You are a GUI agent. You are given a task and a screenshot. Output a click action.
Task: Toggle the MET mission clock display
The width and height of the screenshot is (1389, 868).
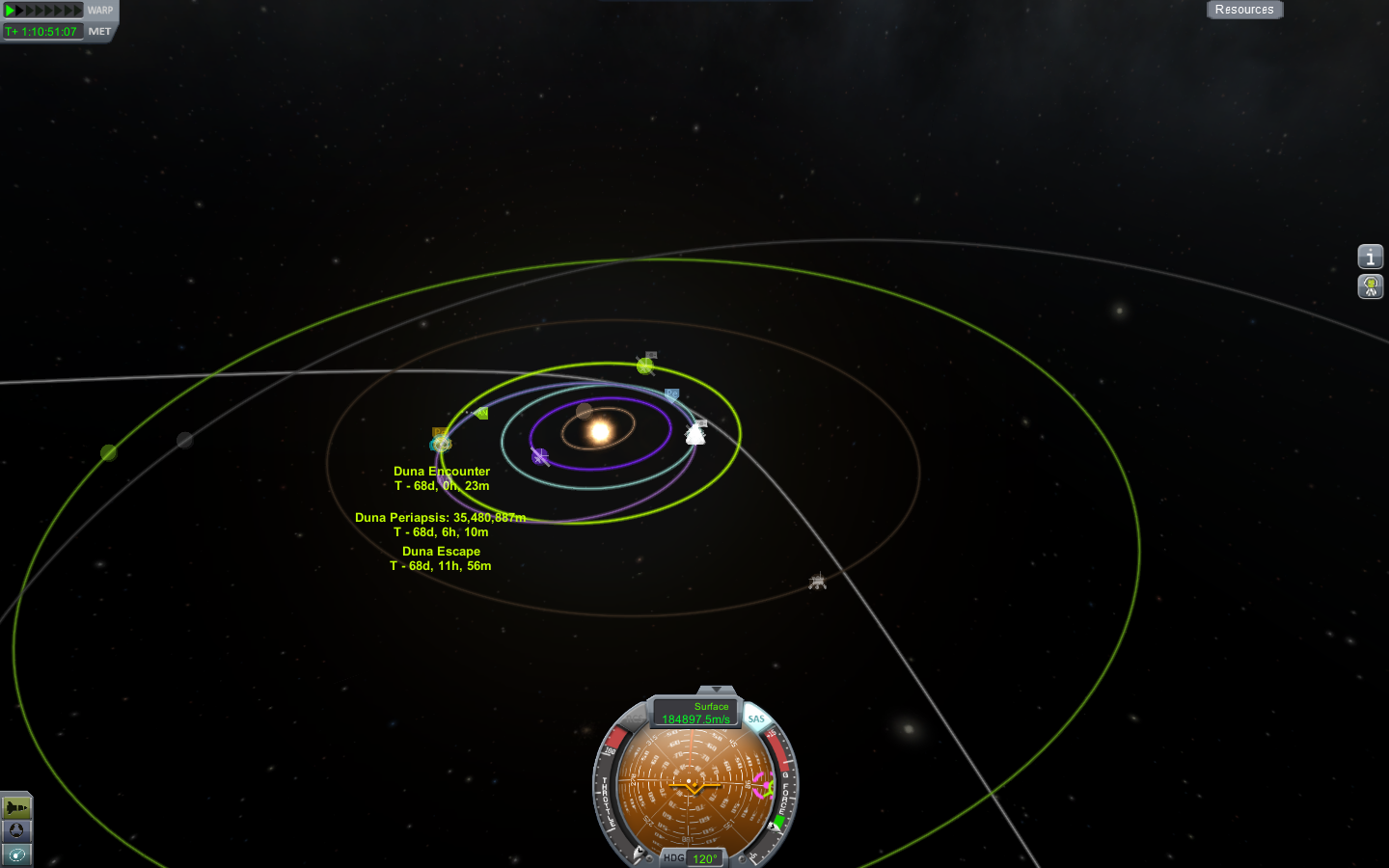[x=99, y=31]
